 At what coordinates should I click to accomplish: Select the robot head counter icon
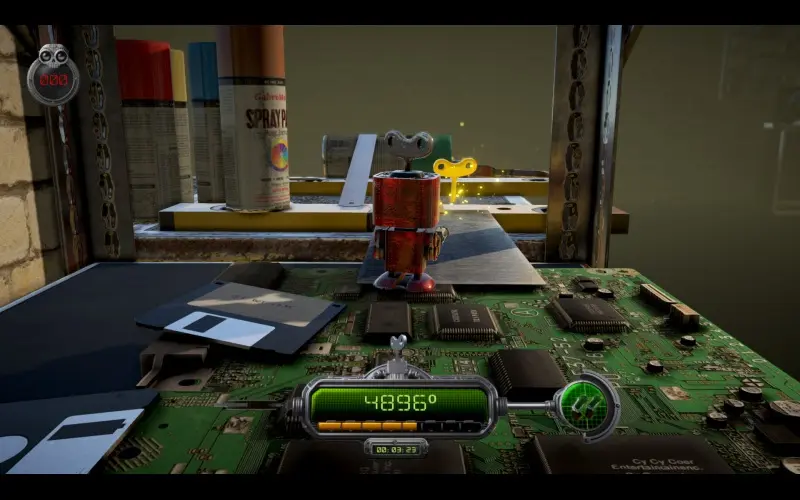pos(53,74)
